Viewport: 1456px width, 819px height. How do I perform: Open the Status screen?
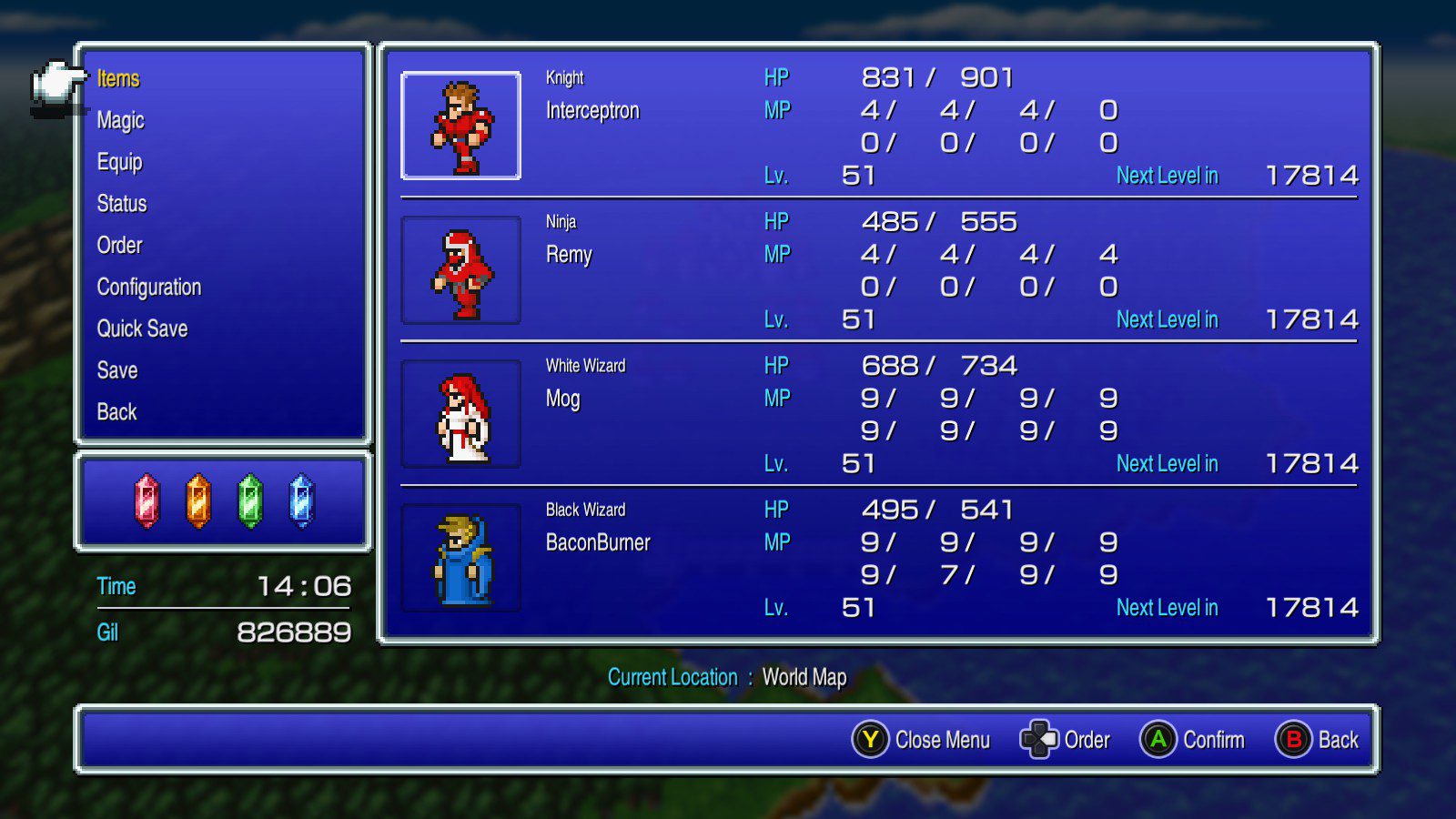(x=122, y=204)
